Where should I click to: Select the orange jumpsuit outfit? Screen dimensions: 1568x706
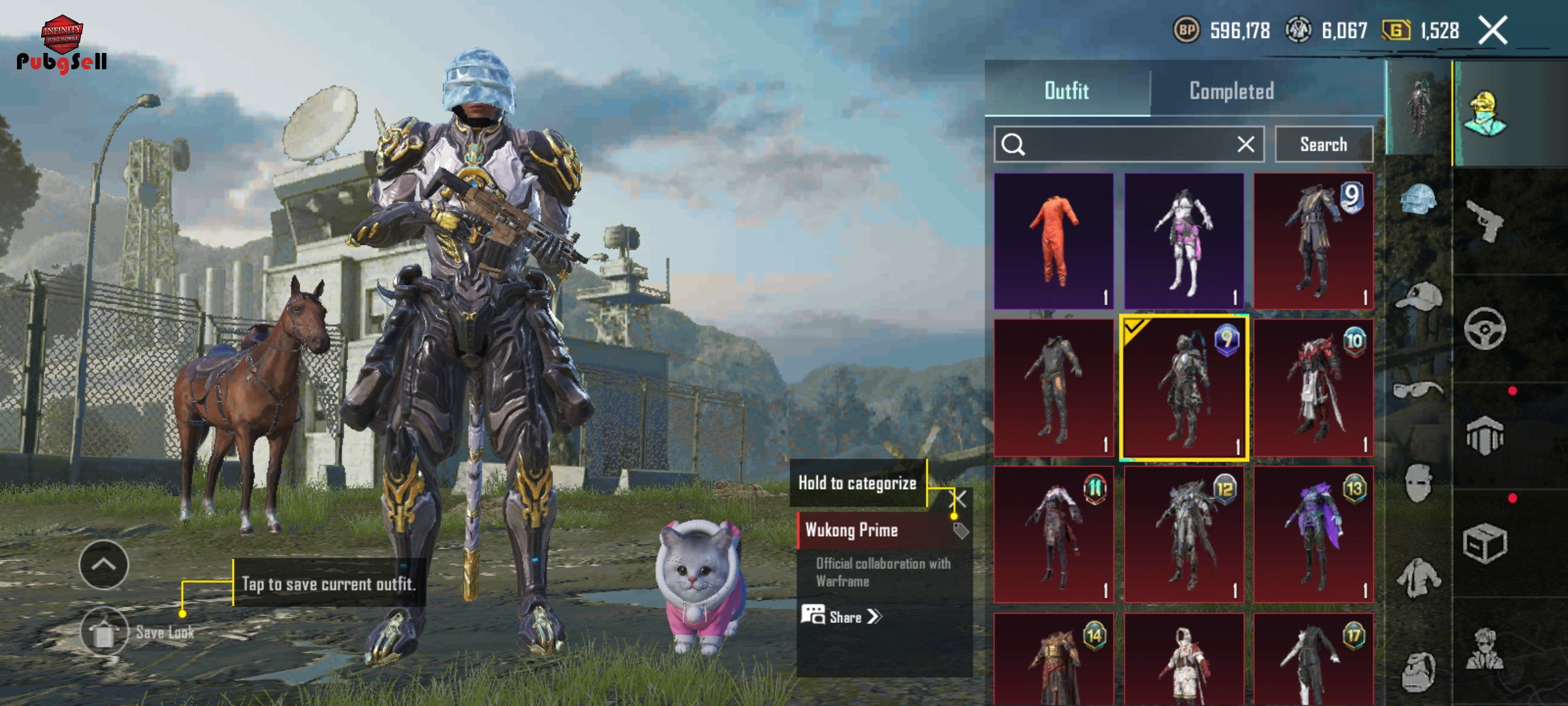[x=1053, y=241]
